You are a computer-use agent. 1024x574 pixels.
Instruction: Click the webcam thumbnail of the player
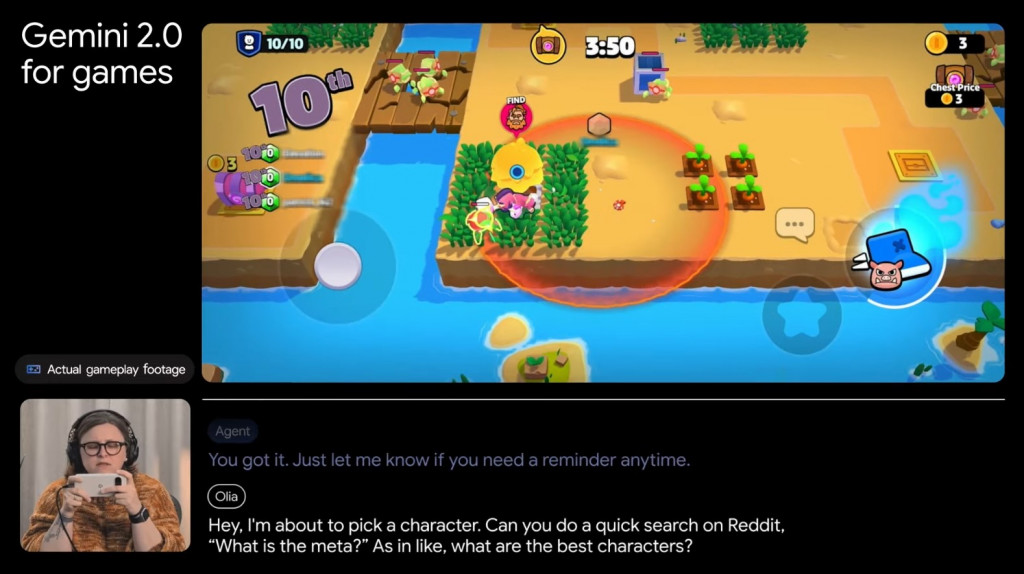point(105,475)
